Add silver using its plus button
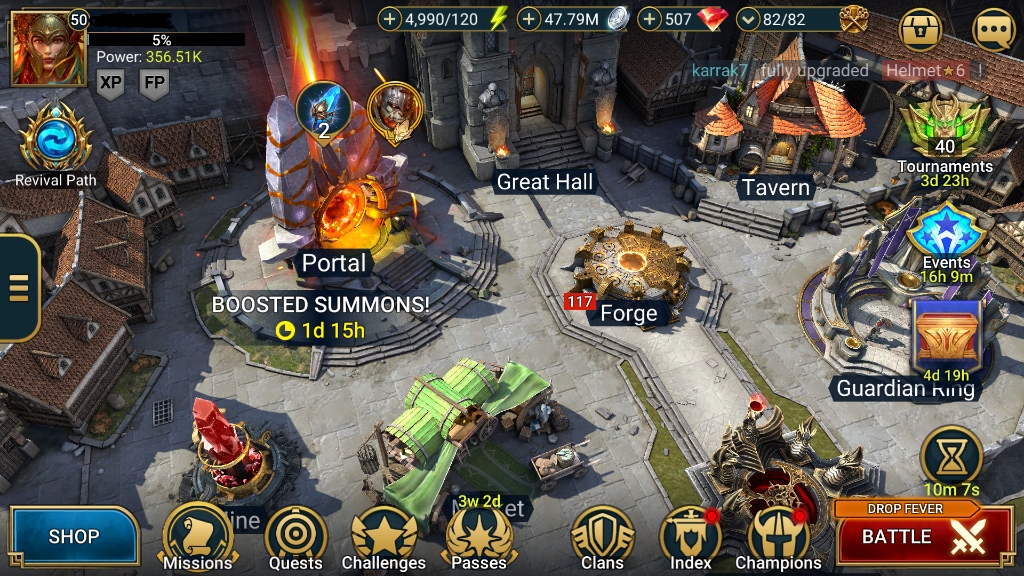 [529, 18]
